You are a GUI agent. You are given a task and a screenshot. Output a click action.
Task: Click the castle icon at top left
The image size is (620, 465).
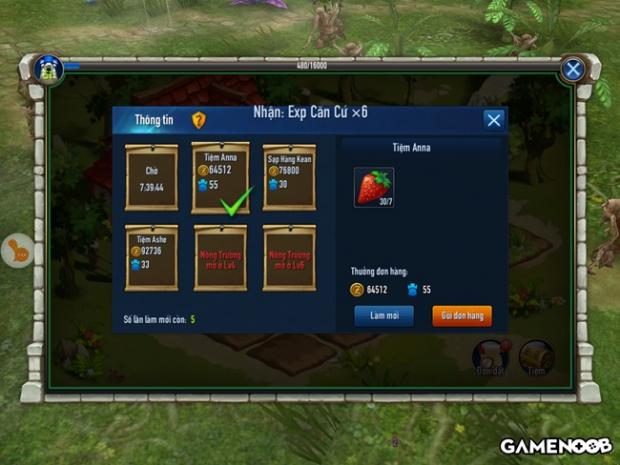point(48,68)
